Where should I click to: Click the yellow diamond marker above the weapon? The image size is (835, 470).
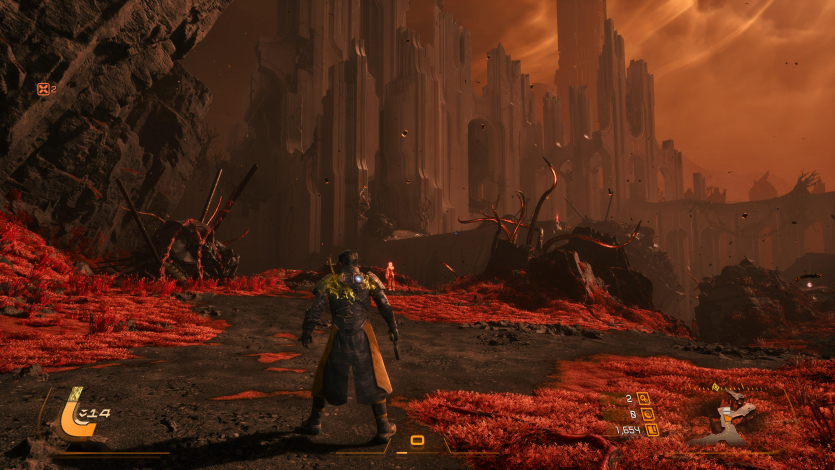click(715, 387)
